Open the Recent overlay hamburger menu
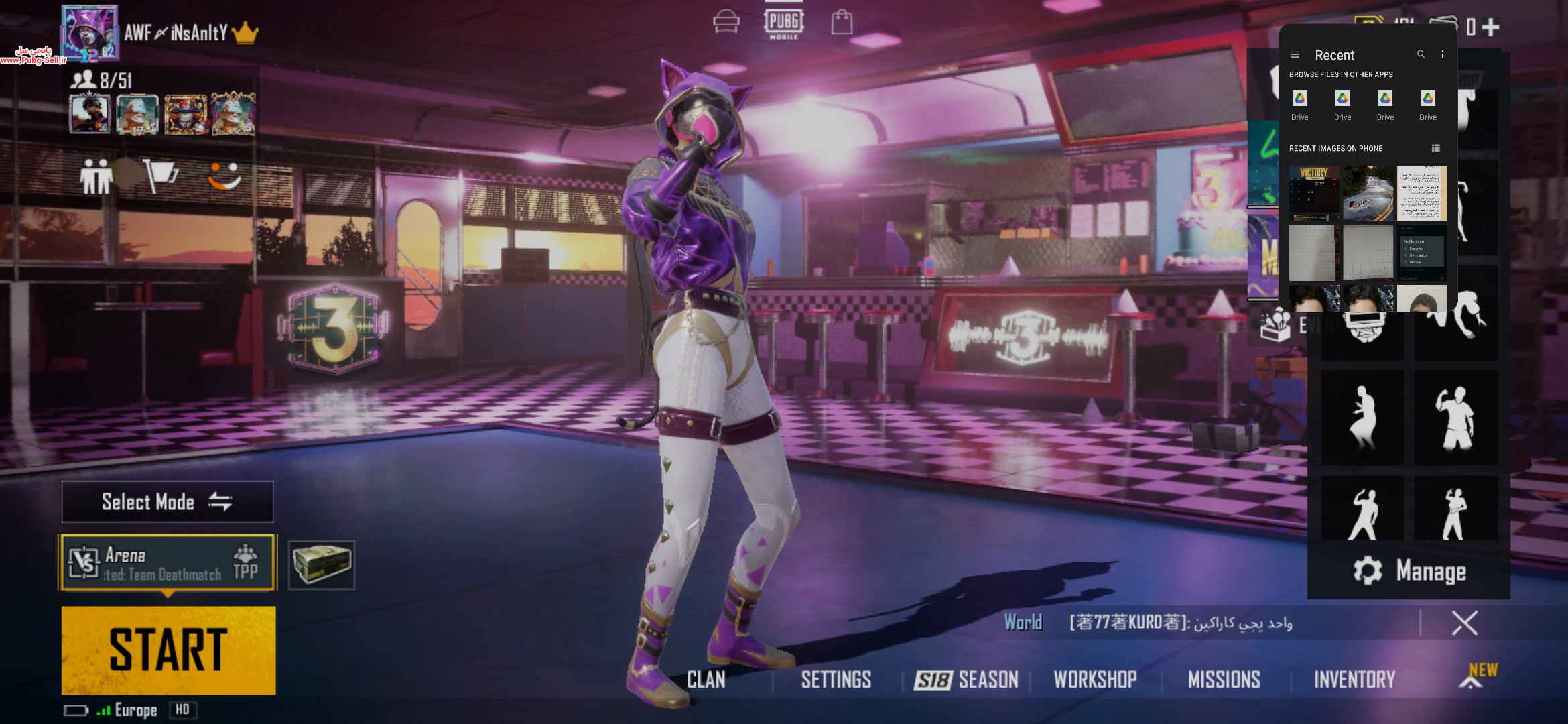 [x=1295, y=55]
